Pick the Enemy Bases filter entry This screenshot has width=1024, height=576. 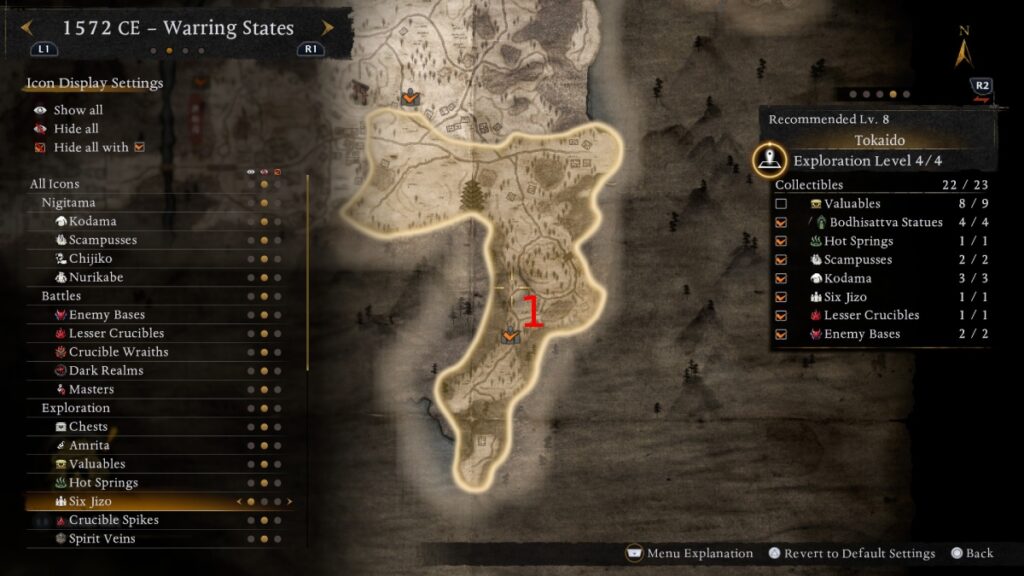coord(106,315)
